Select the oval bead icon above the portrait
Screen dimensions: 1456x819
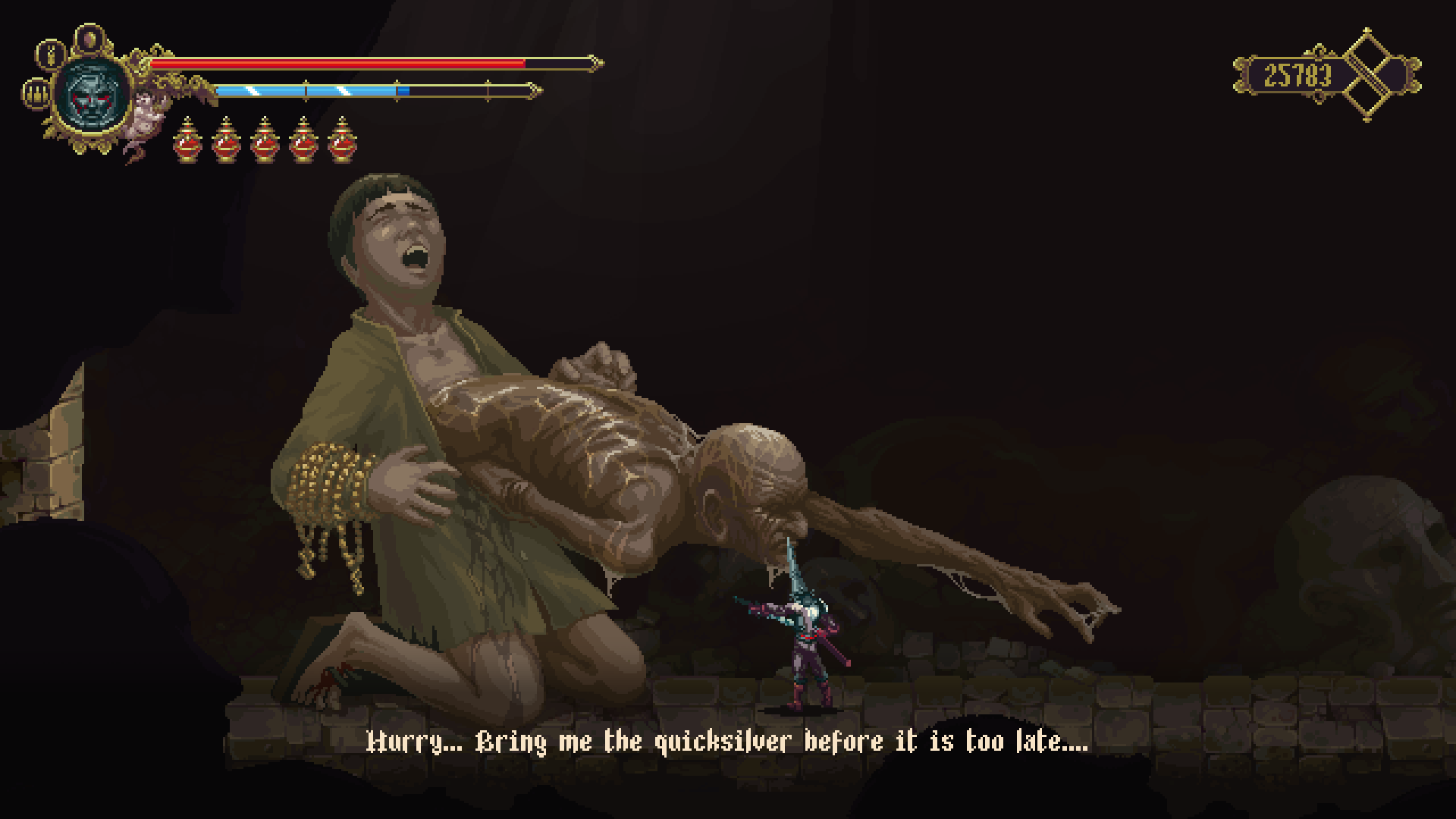click(89, 36)
